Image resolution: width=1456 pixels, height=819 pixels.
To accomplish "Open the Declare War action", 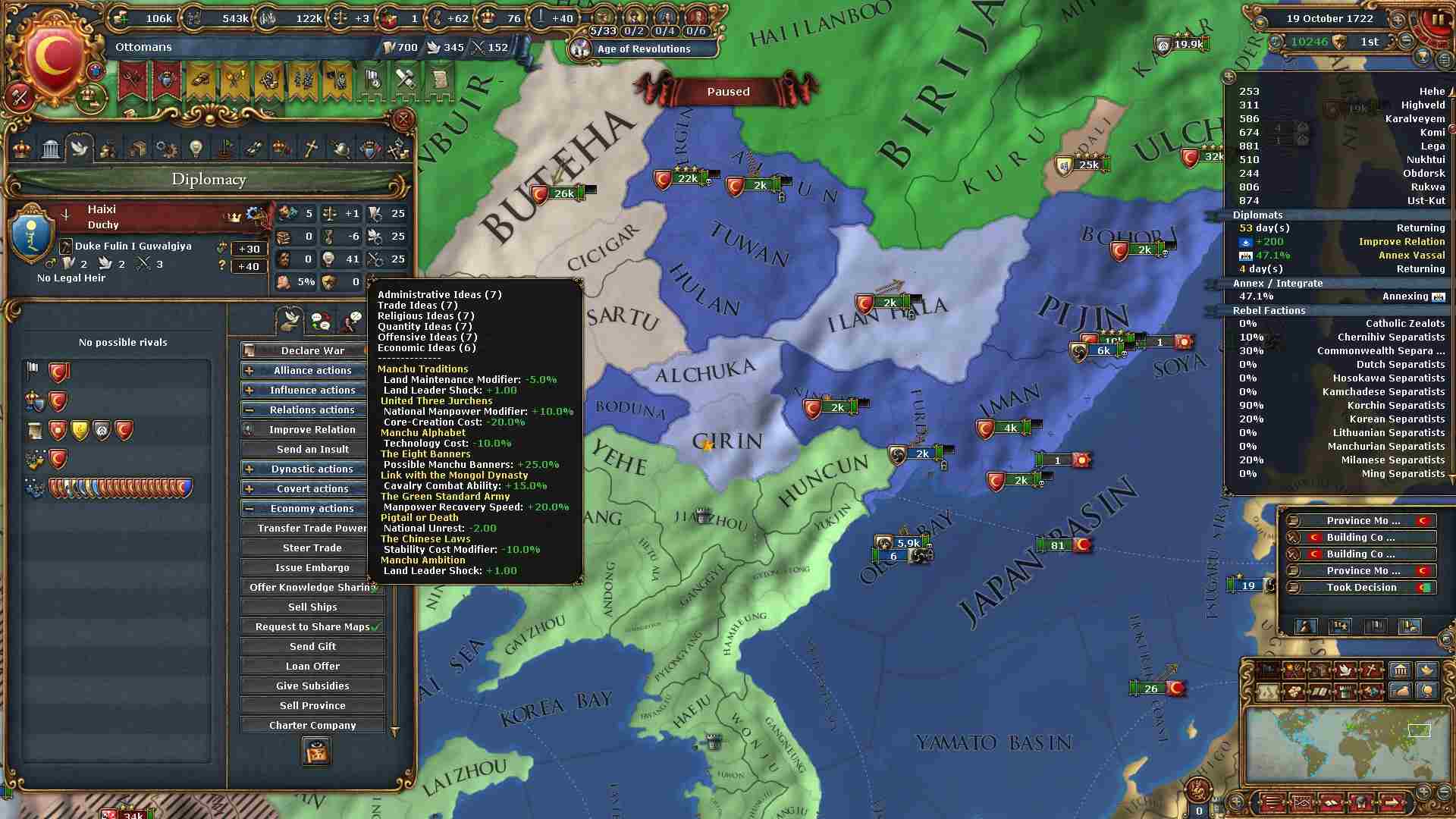I will coord(312,350).
